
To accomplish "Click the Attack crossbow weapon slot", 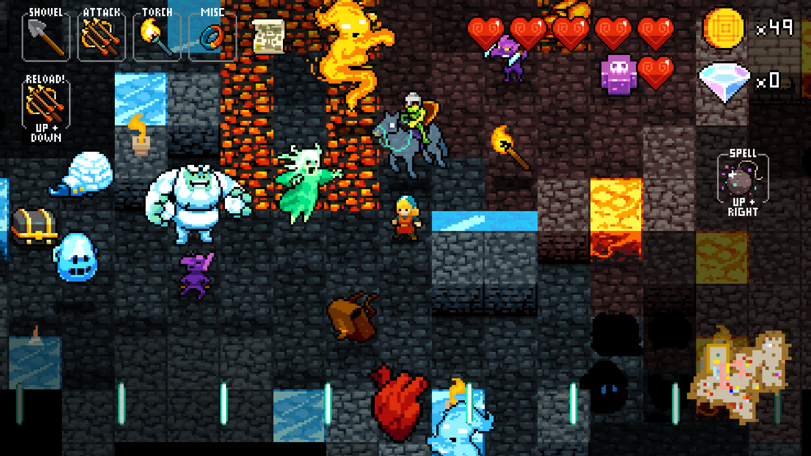I will 101,35.
